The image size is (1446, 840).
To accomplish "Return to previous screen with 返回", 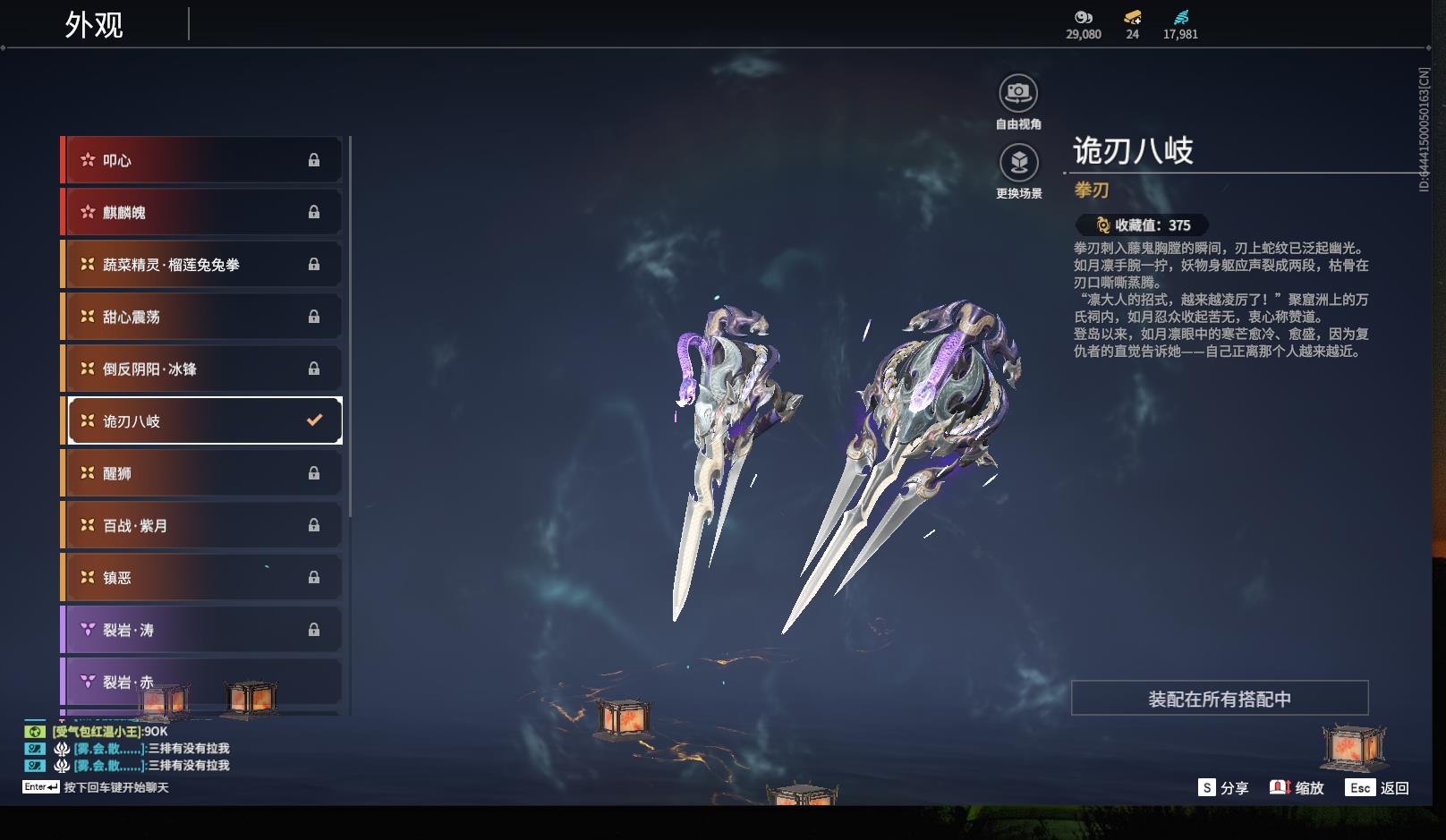I will pyautogui.click(x=1378, y=788).
